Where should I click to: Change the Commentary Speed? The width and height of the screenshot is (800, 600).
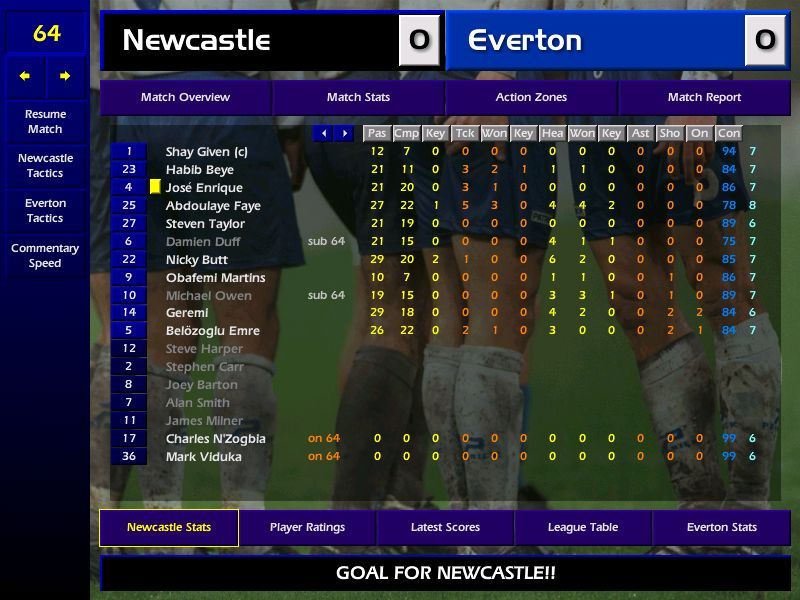coord(45,255)
